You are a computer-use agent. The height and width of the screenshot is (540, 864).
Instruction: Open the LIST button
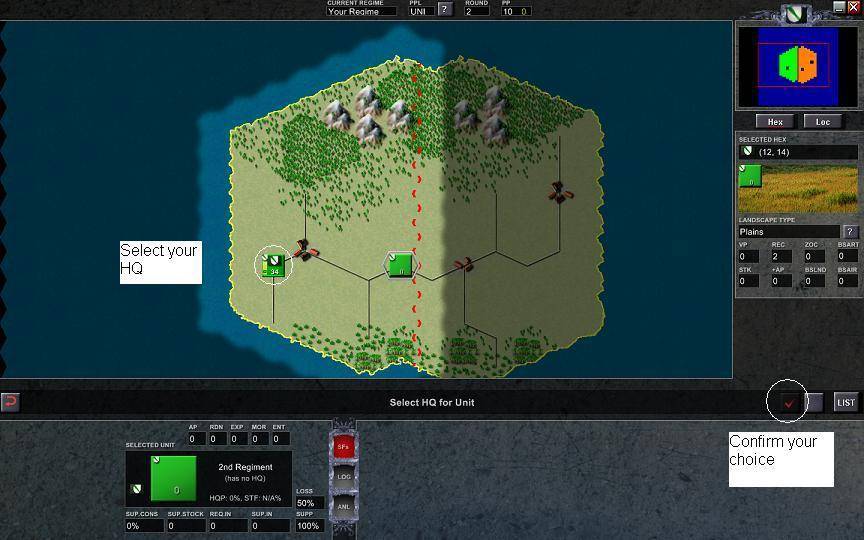846,402
